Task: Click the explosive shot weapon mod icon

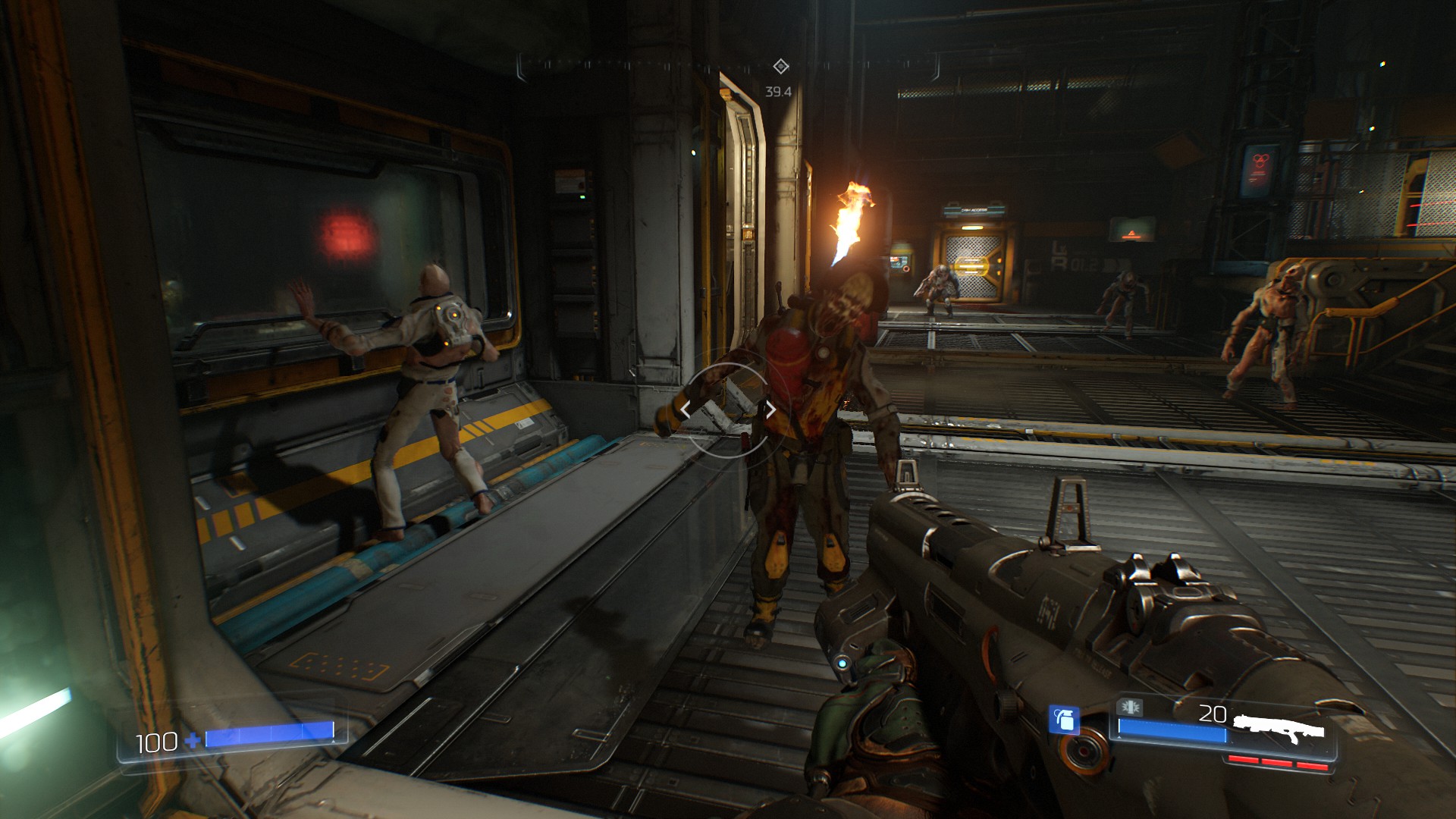Action: (x=1129, y=708)
